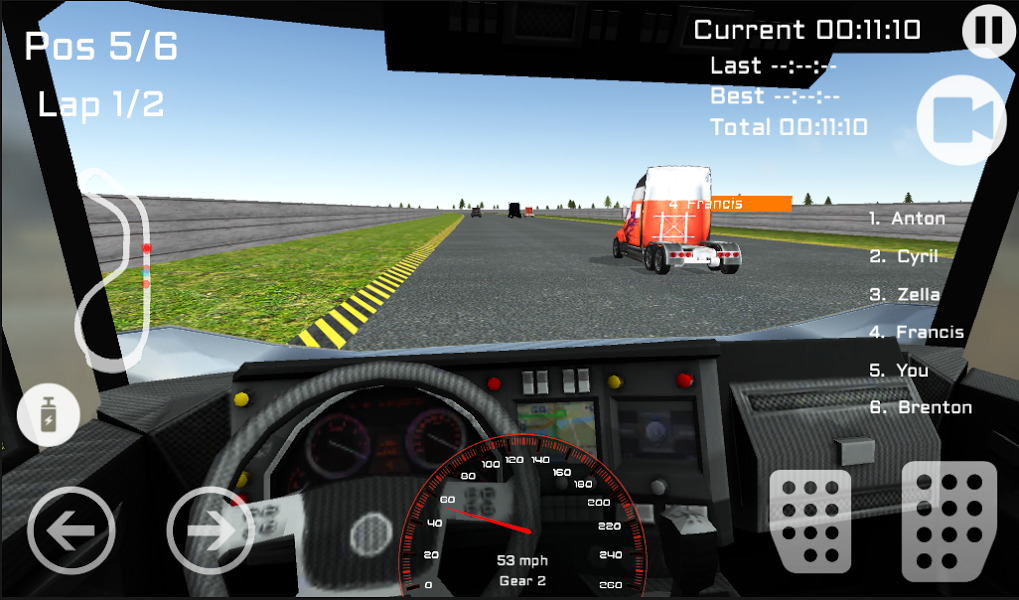Pause the race
The image size is (1019, 600).
[x=988, y=30]
